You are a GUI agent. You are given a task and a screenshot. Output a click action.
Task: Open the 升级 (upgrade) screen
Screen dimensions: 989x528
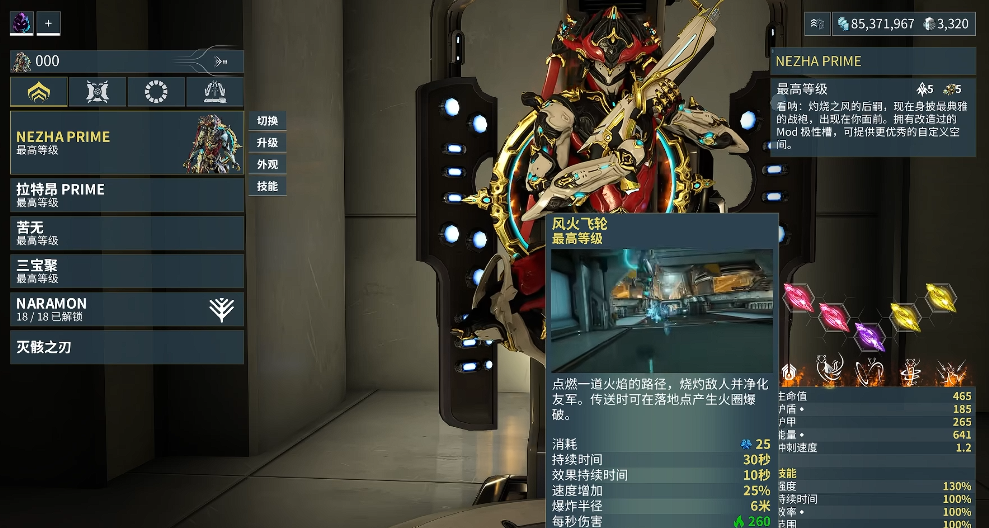267,143
